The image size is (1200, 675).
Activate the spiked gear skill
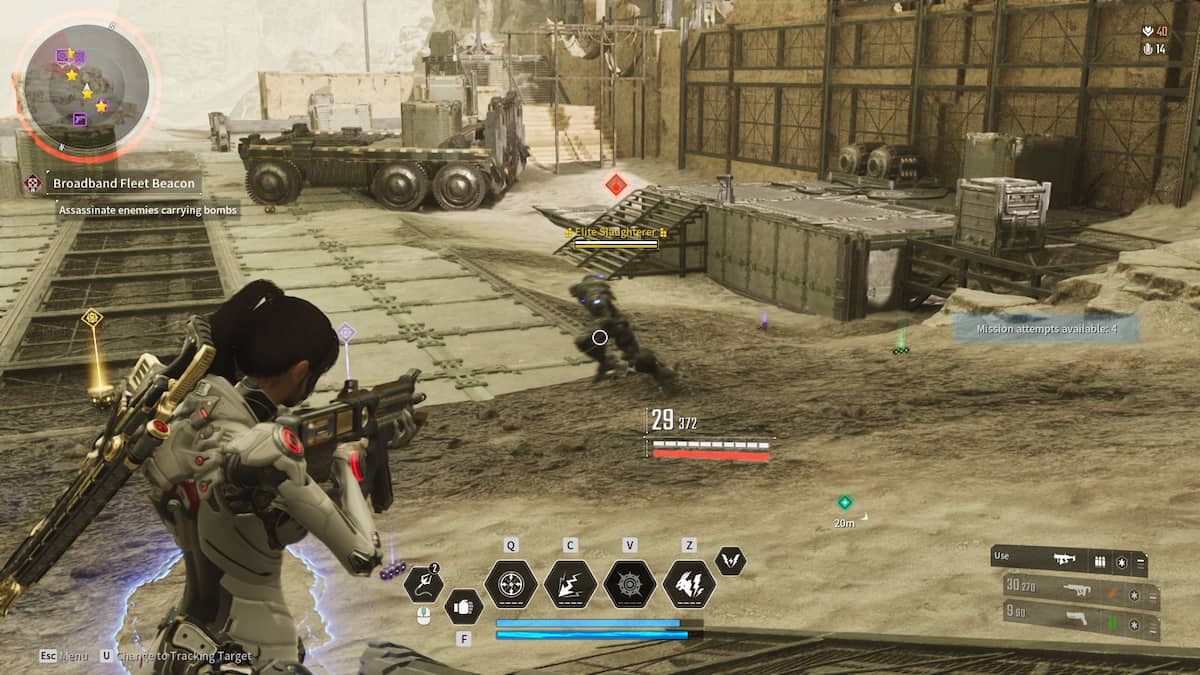pyautogui.click(x=630, y=584)
